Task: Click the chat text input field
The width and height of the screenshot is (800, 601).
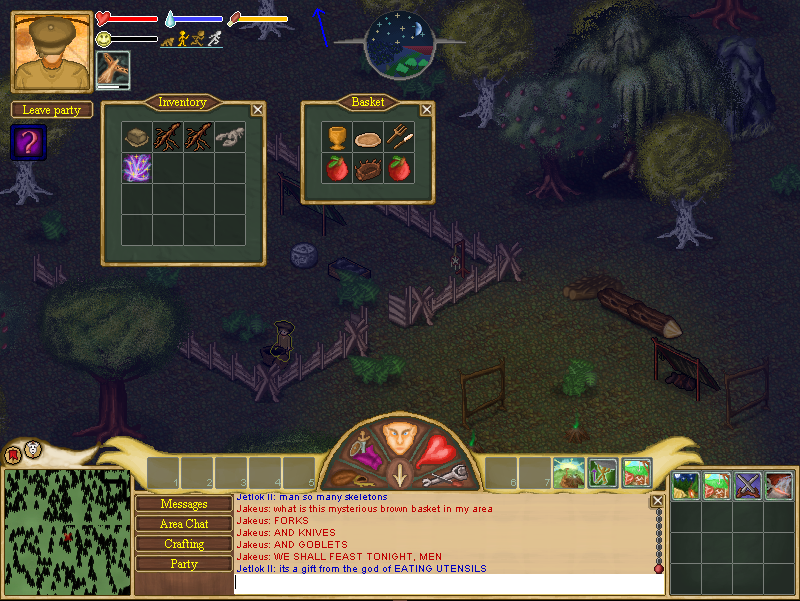Action: point(445,582)
